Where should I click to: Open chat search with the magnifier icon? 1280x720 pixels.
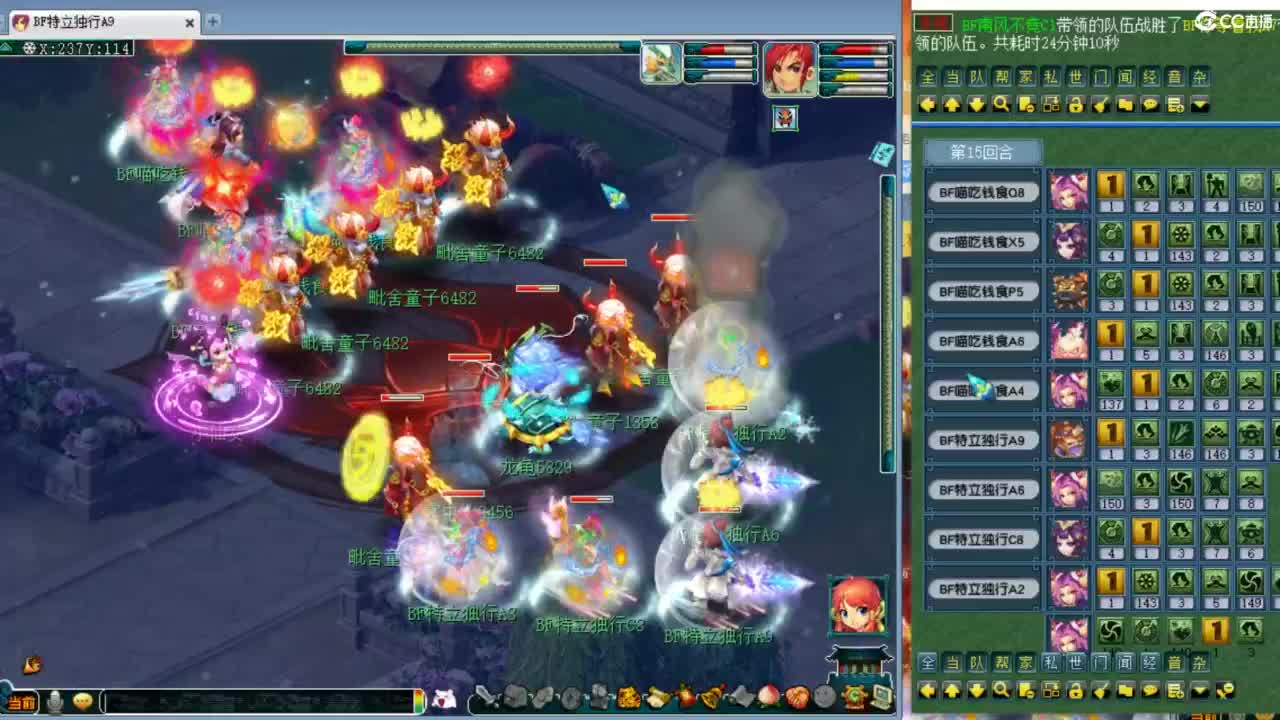(1001, 105)
